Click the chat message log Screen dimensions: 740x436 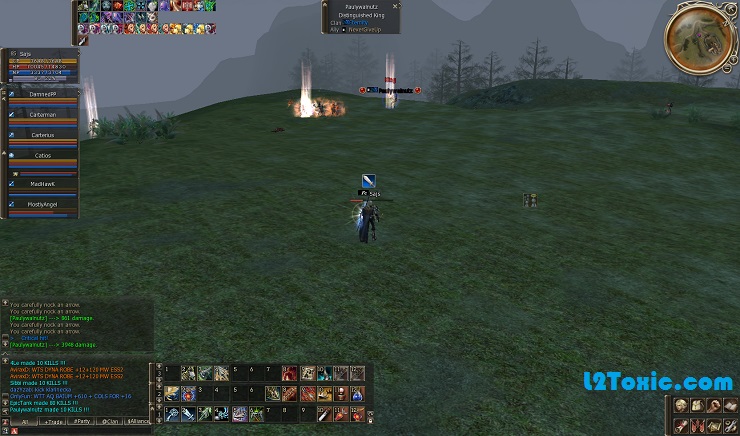click(x=75, y=325)
